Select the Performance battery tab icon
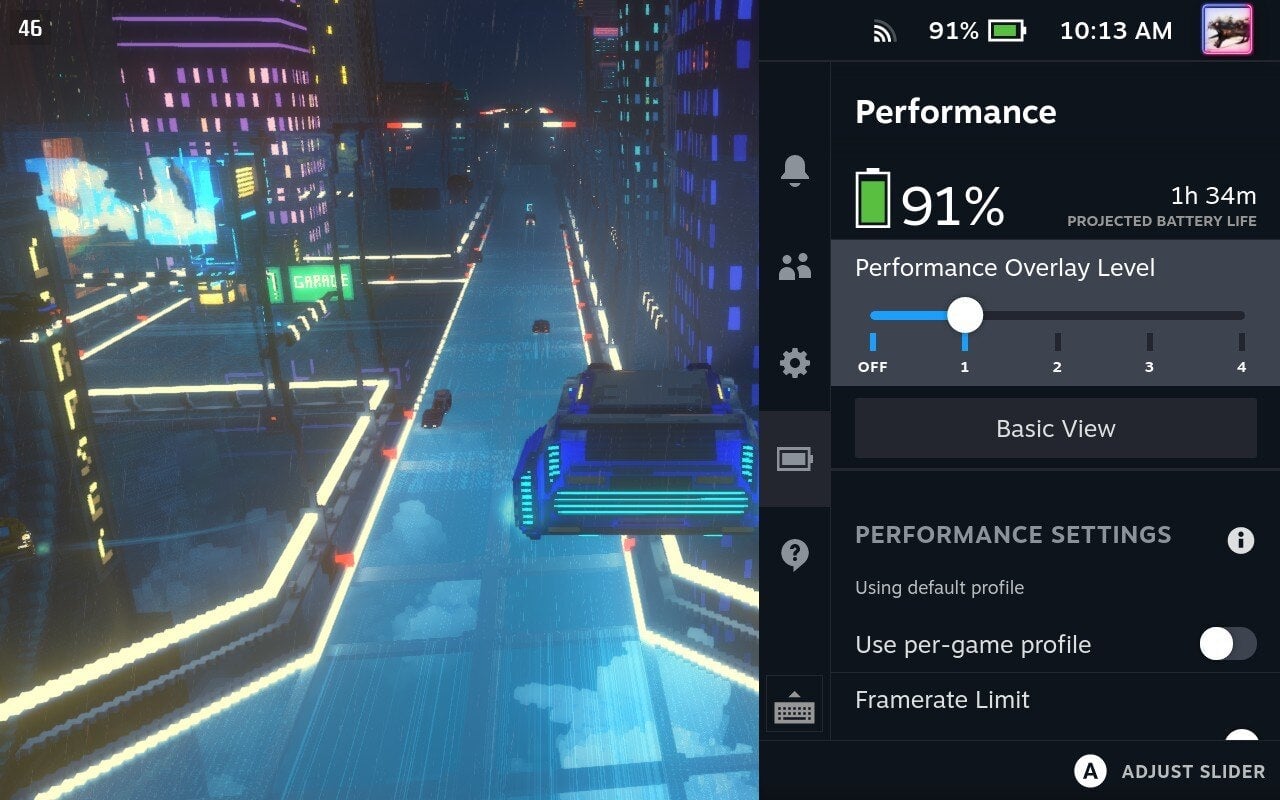This screenshot has height=800, width=1280. [x=794, y=458]
